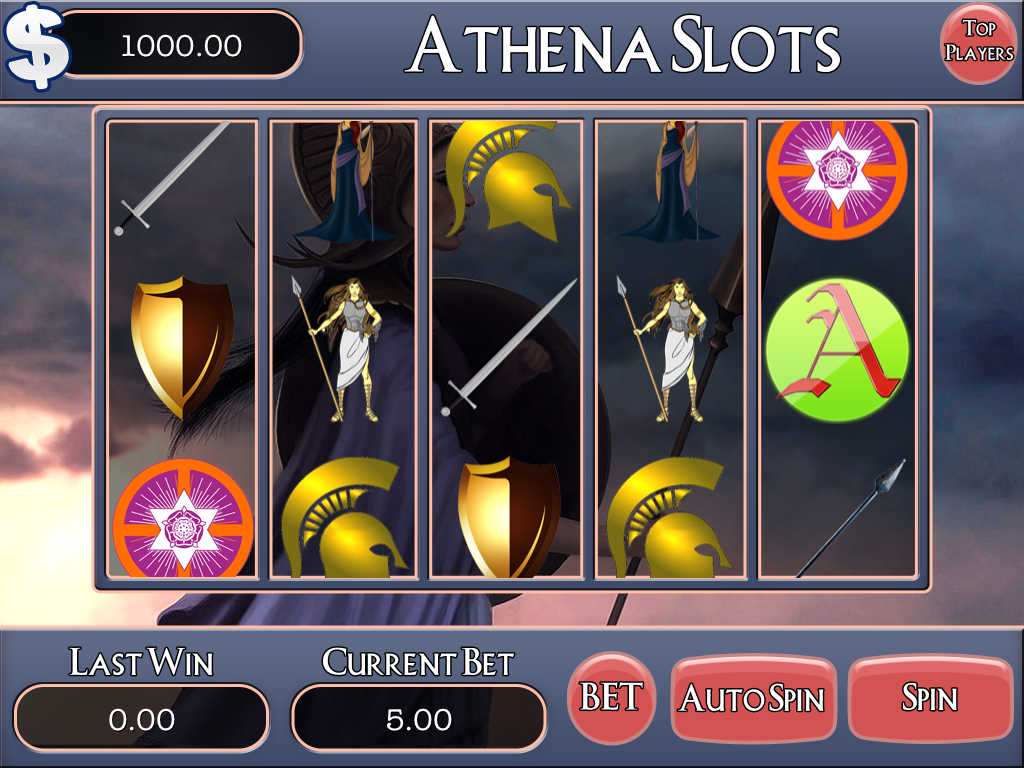Open the Top Players leaderboard
This screenshot has width=1024, height=768.
tap(979, 42)
